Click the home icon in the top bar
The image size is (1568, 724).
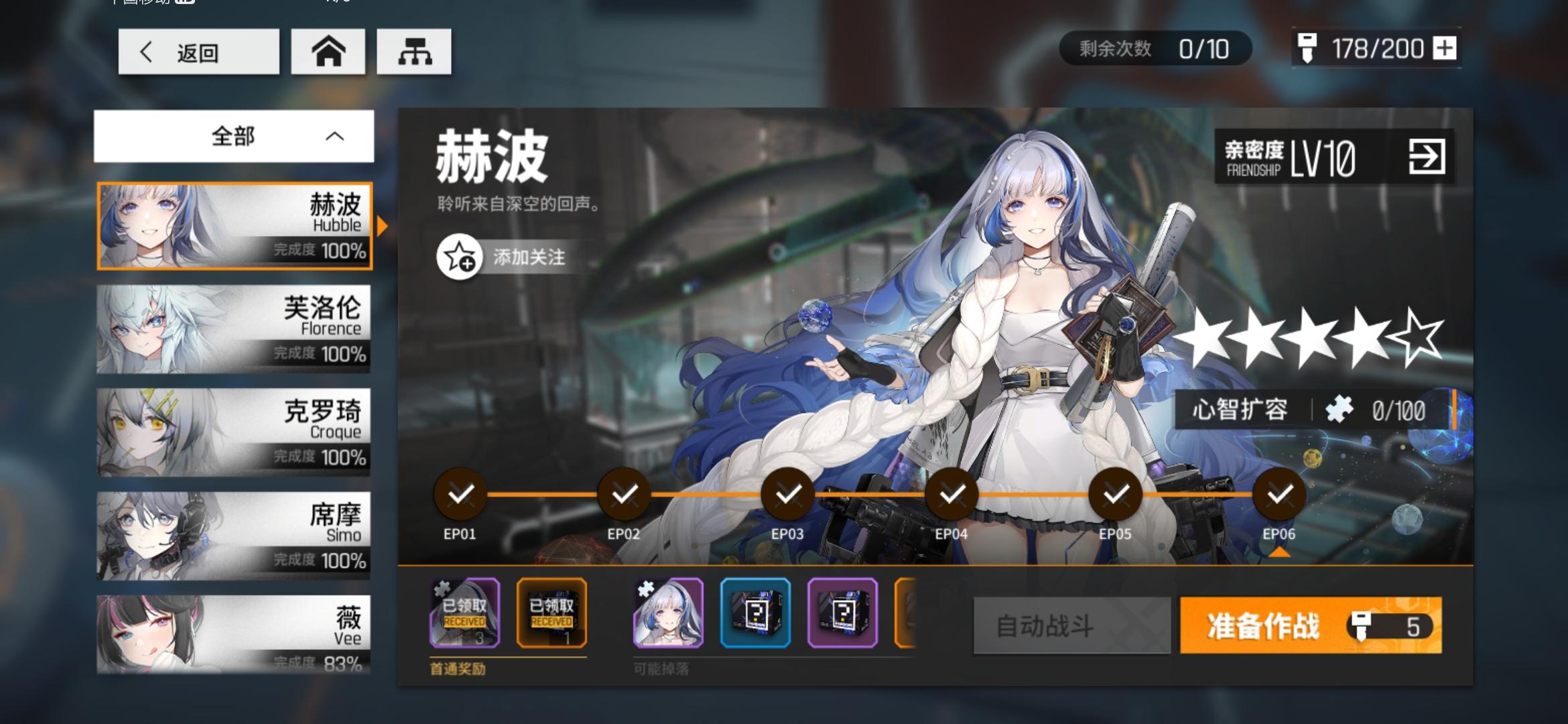[328, 51]
